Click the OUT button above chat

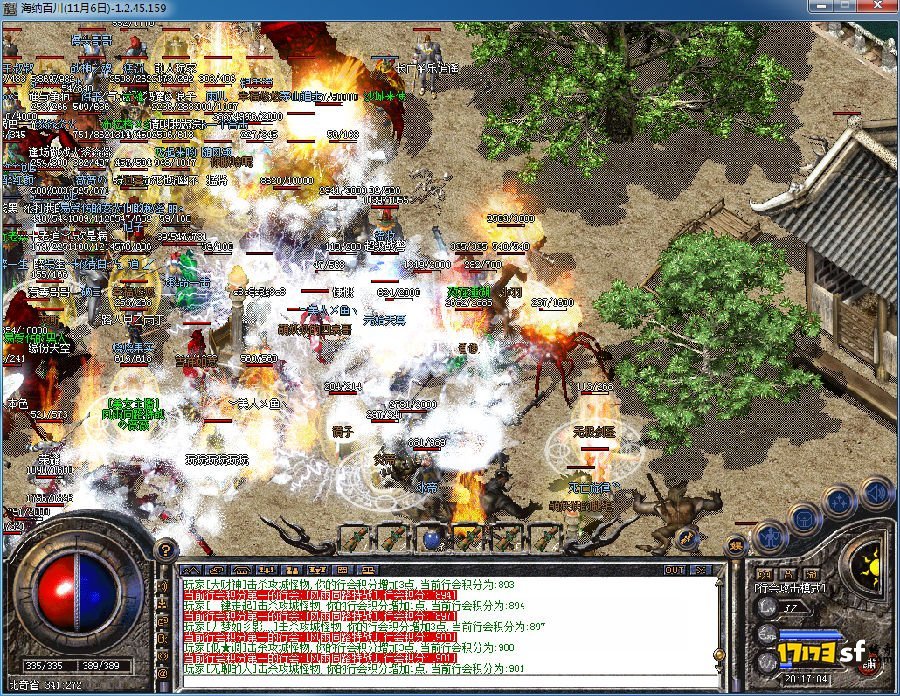[x=675, y=569]
